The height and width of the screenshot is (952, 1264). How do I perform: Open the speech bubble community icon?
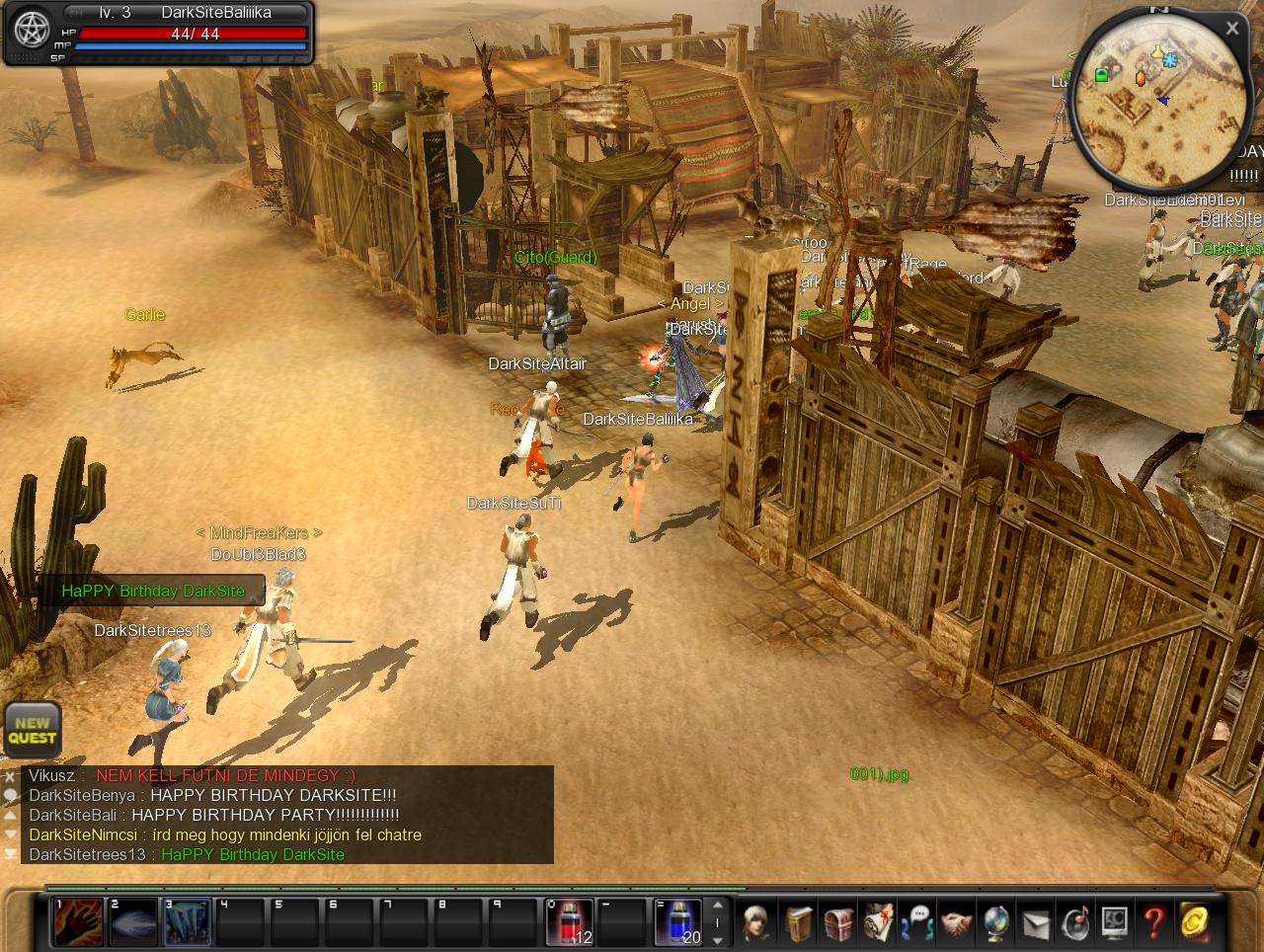click(917, 923)
